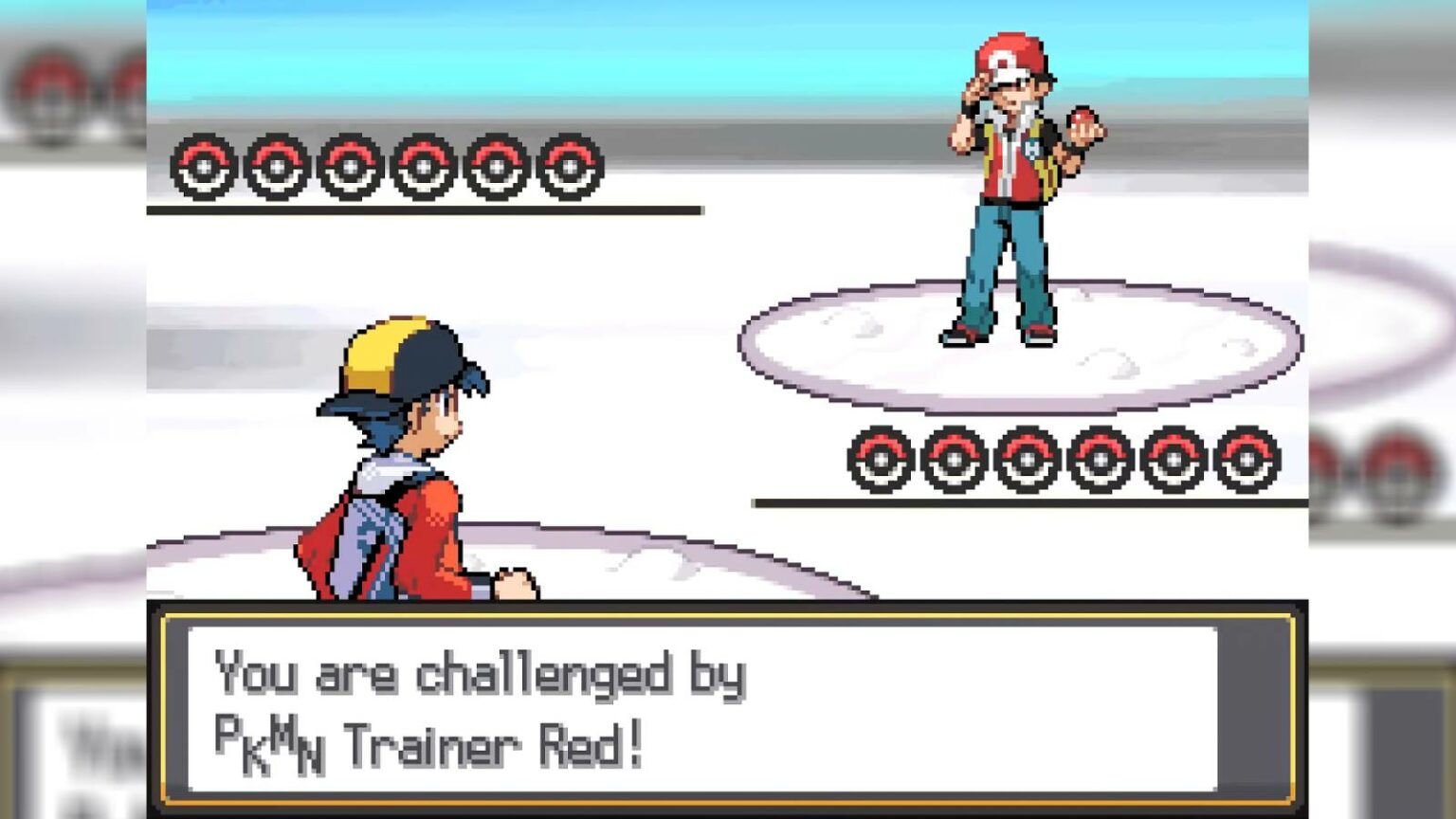Expand the dialogue box at the bottom
Image resolution: width=1456 pixels, height=819 pixels.
(x=728, y=706)
